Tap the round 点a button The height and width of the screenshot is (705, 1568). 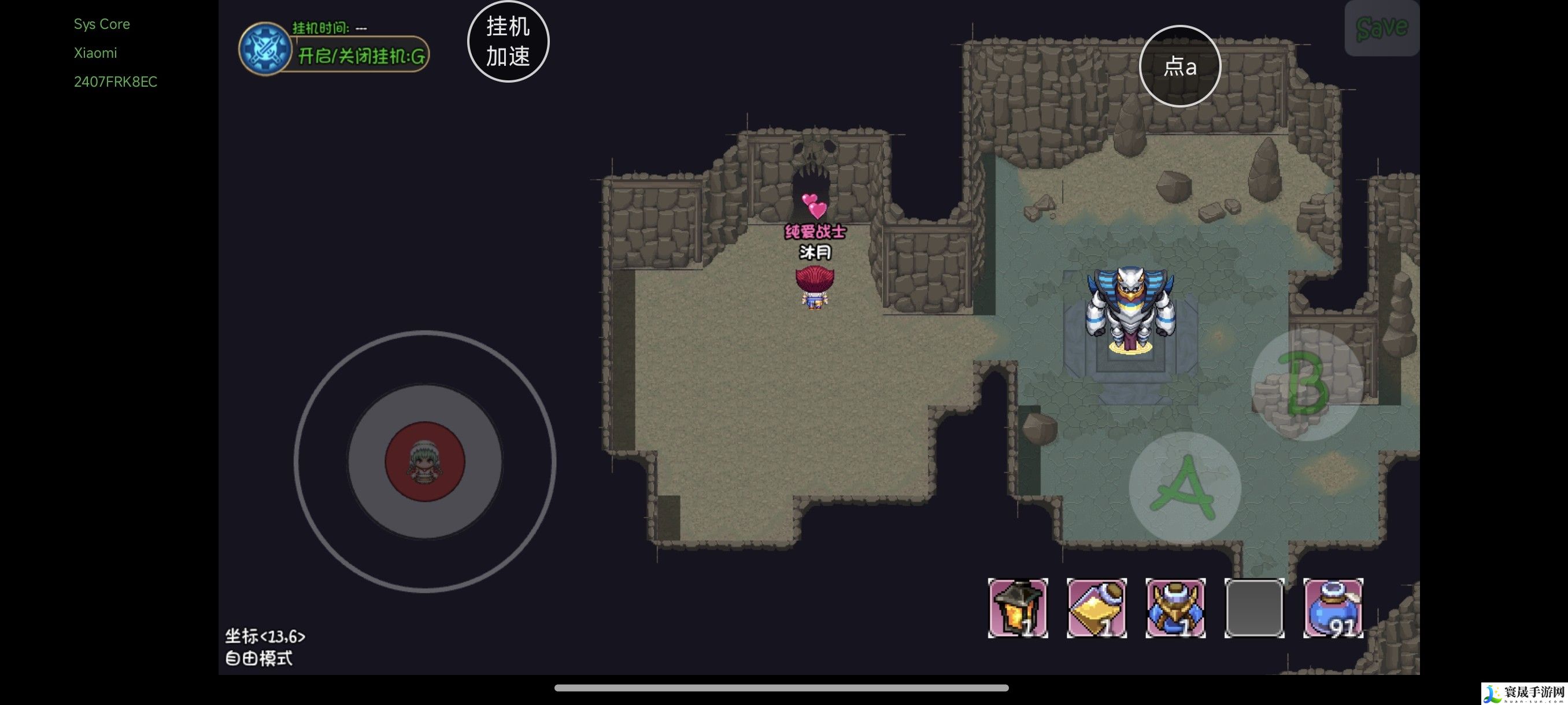tap(1179, 66)
